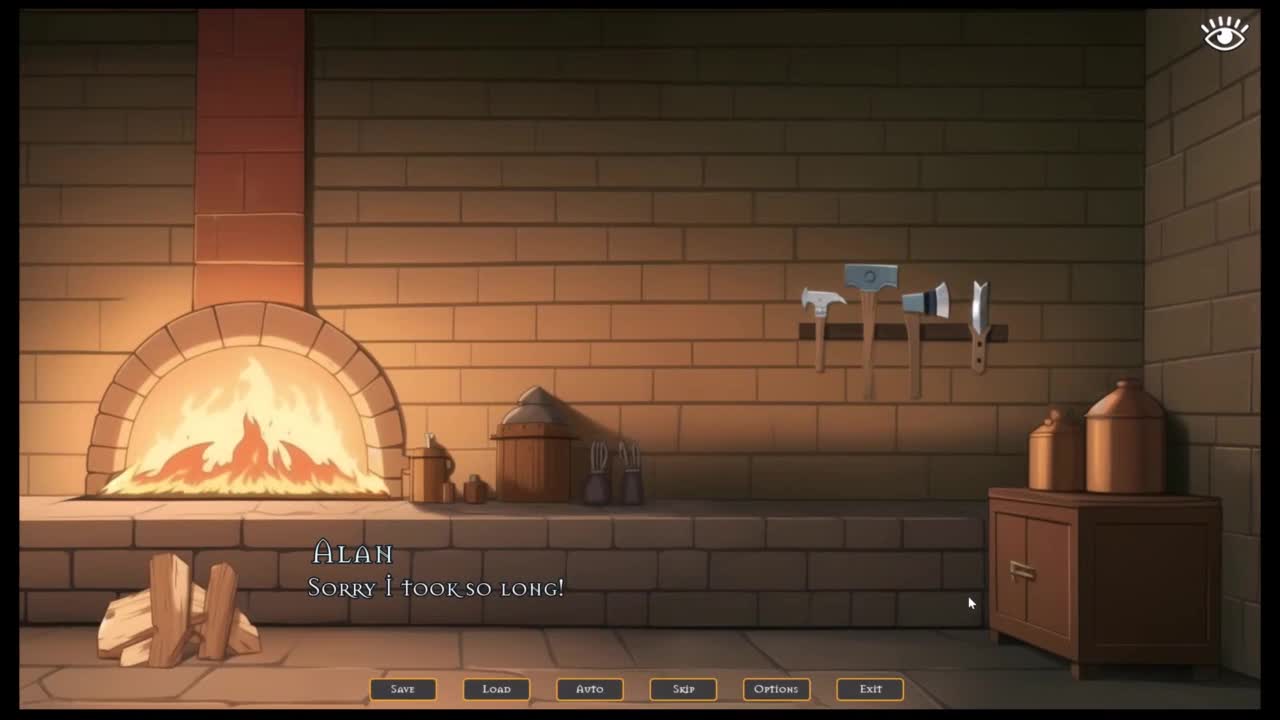The width and height of the screenshot is (1280, 720).
Task: Toggle the eye icon to hide interface
Action: [1224, 34]
